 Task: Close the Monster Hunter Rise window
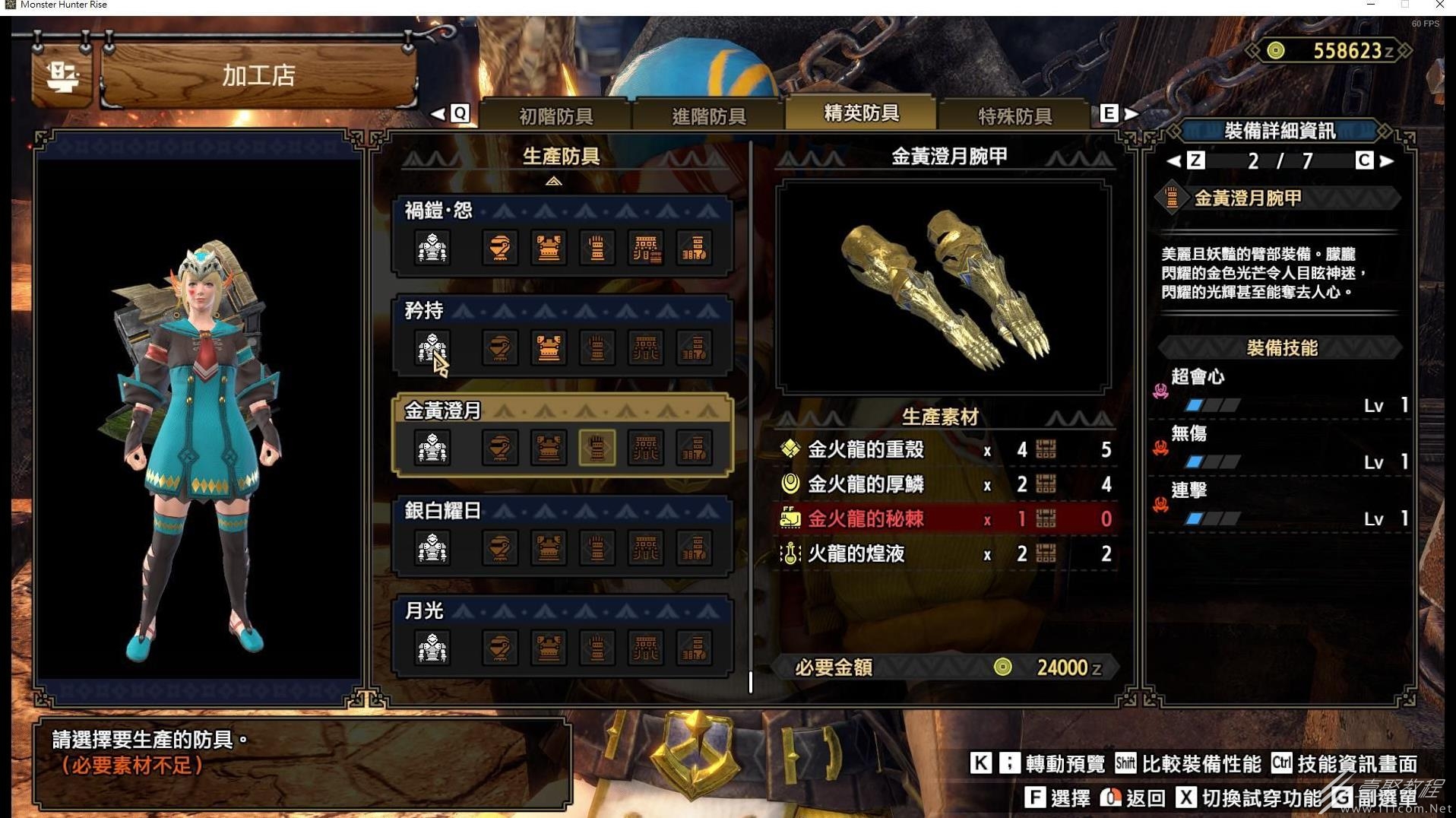[x=1439, y=5]
